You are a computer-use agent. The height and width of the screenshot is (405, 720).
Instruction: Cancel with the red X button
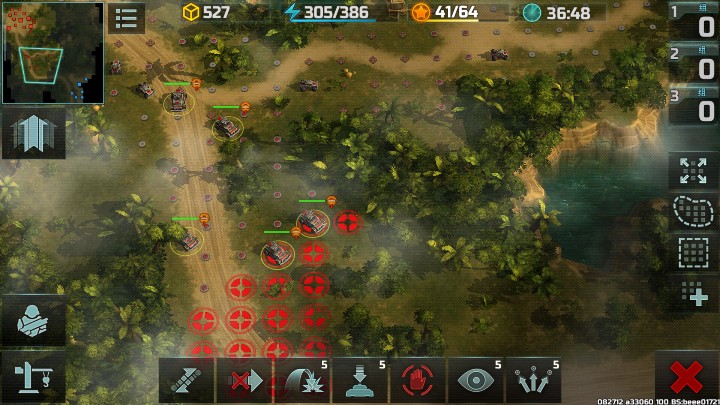point(686,379)
